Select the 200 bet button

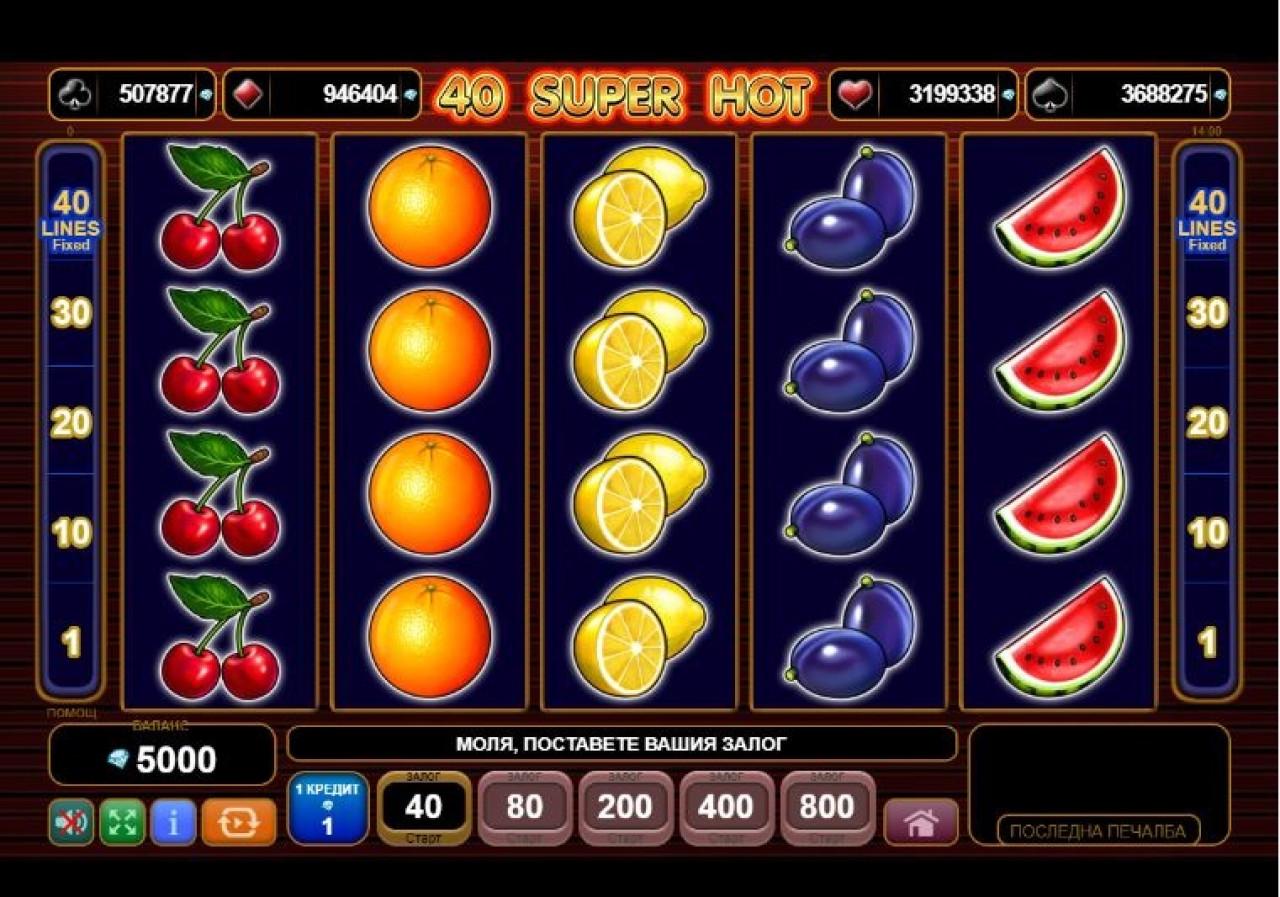pyautogui.click(x=625, y=808)
